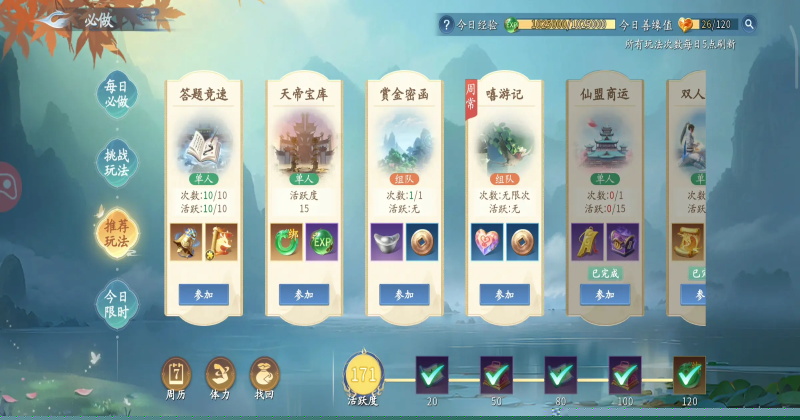Screen dimensions: 800x420
Task: Open the 找回 recovery bag icon
Action: coord(264,377)
